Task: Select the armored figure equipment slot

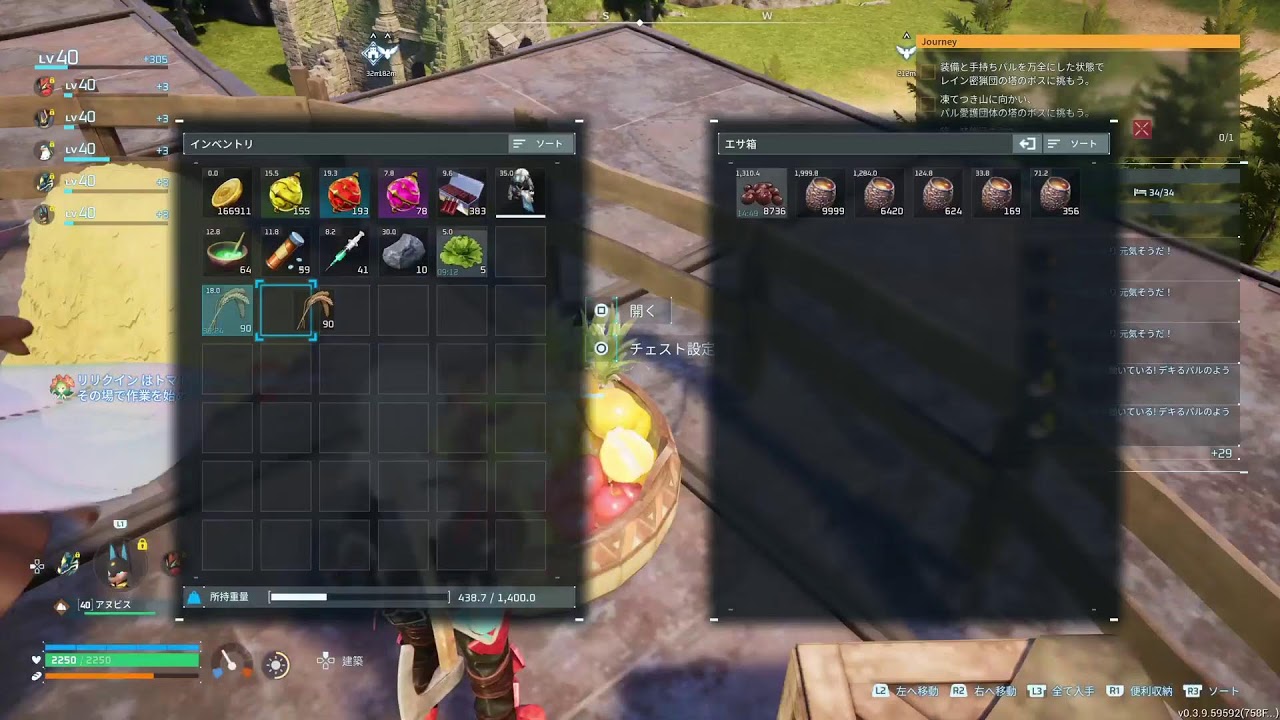Action: click(521, 192)
